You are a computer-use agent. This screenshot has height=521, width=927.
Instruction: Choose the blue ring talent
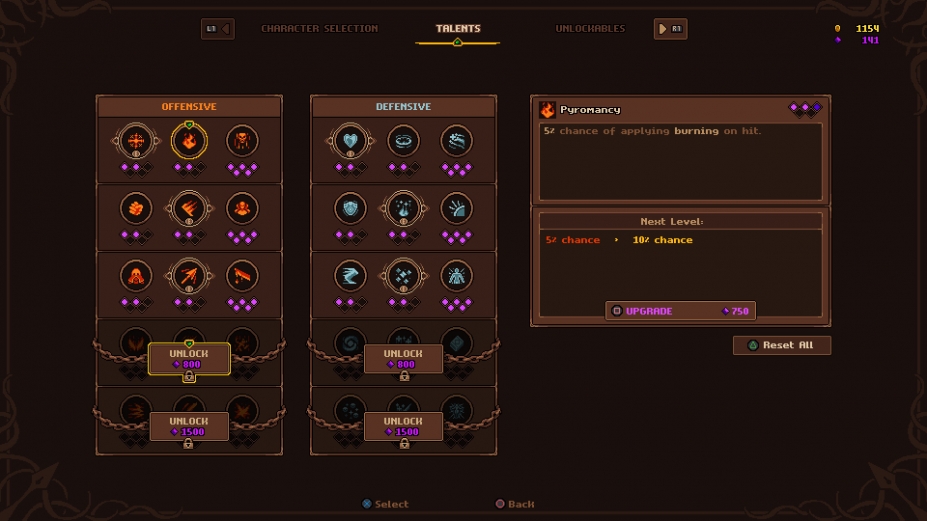(x=403, y=141)
